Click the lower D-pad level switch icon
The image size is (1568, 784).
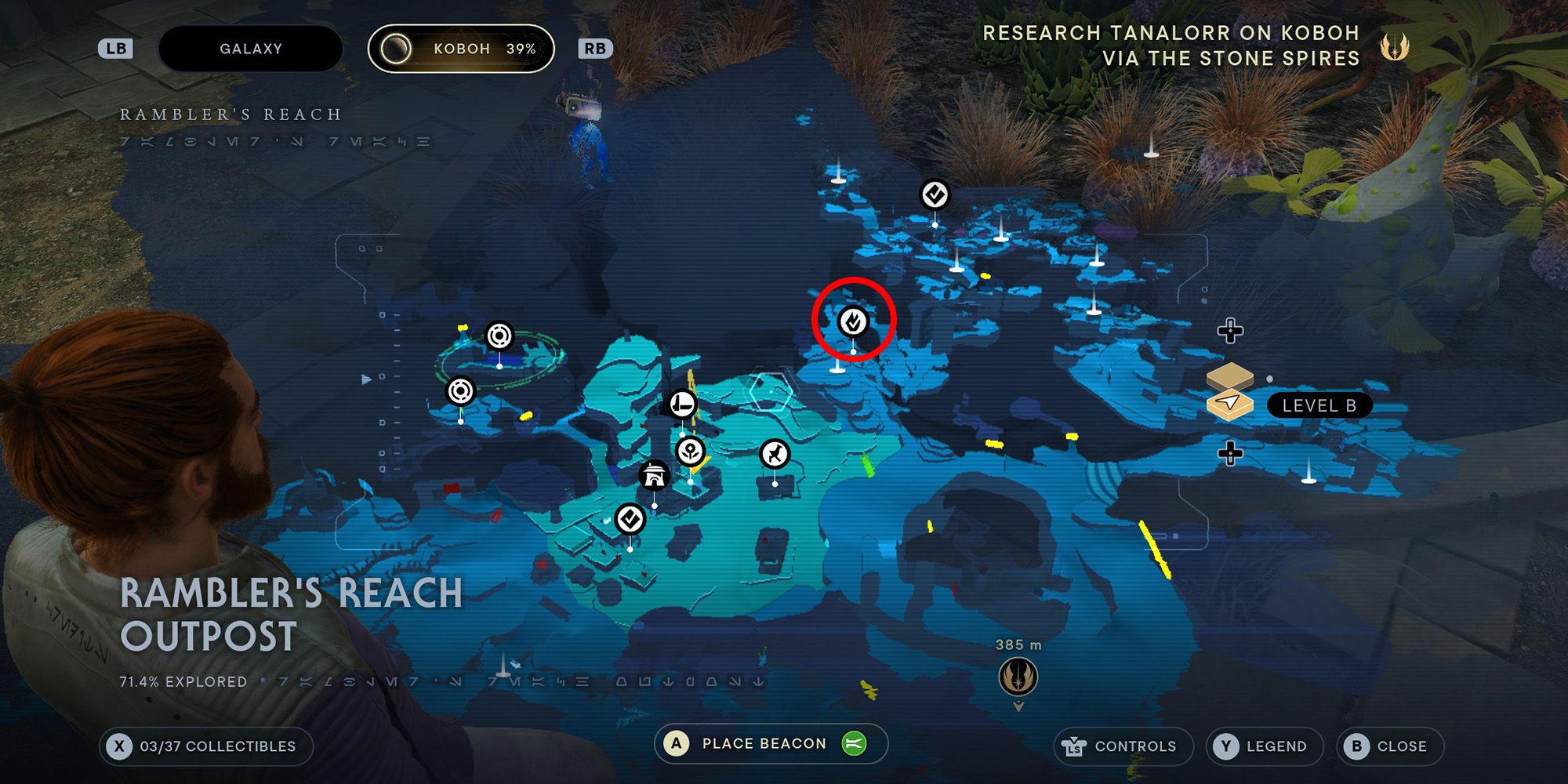[1229, 452]
